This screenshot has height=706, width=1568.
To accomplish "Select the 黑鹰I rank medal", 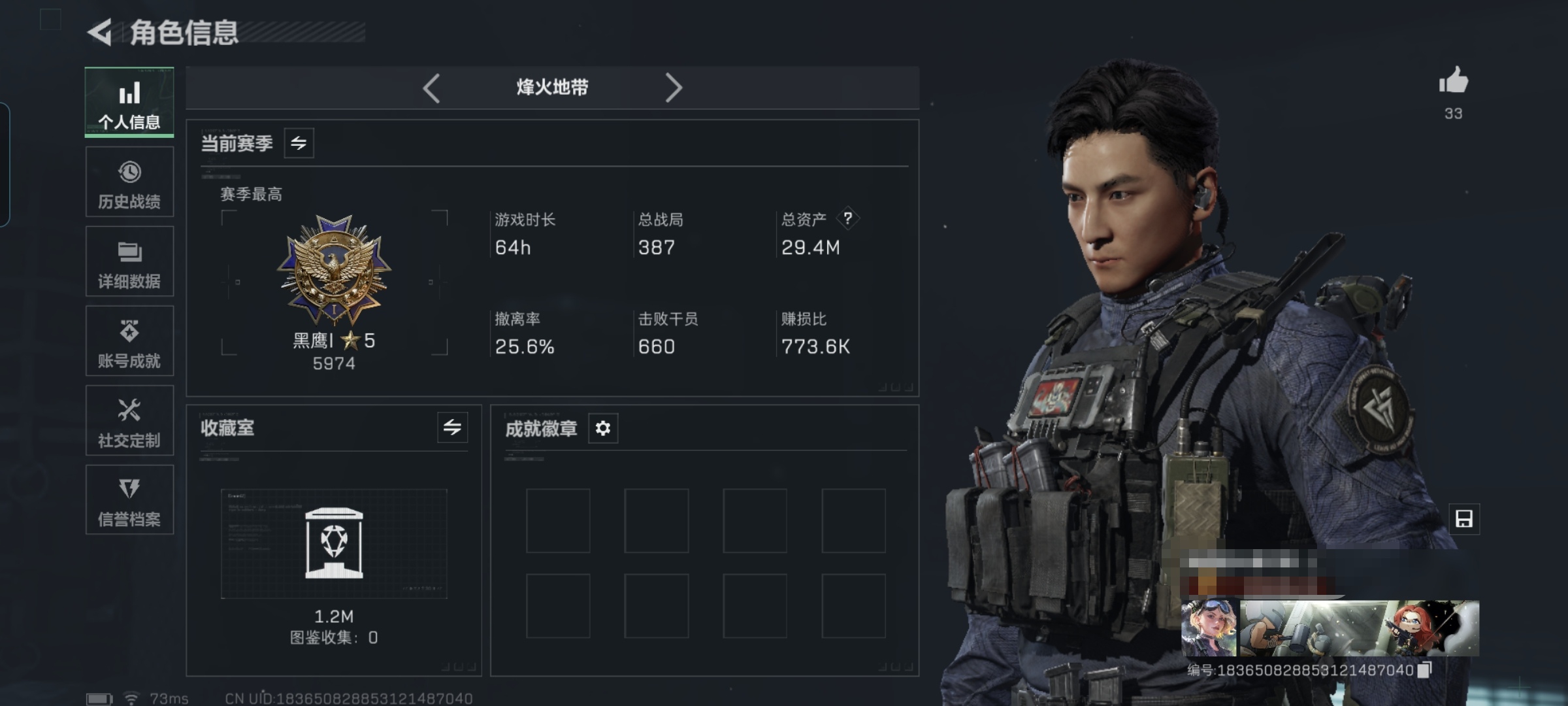I will click(x=334, y=269).
